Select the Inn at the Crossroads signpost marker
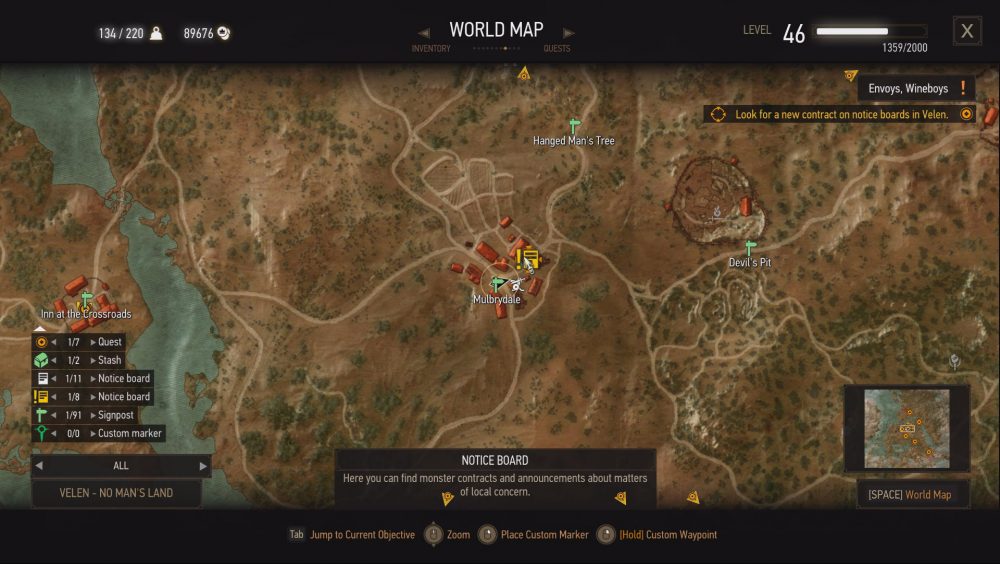The height and width of the screenshot is (564, 1000). pyautogui.click(x=86, y=299)
